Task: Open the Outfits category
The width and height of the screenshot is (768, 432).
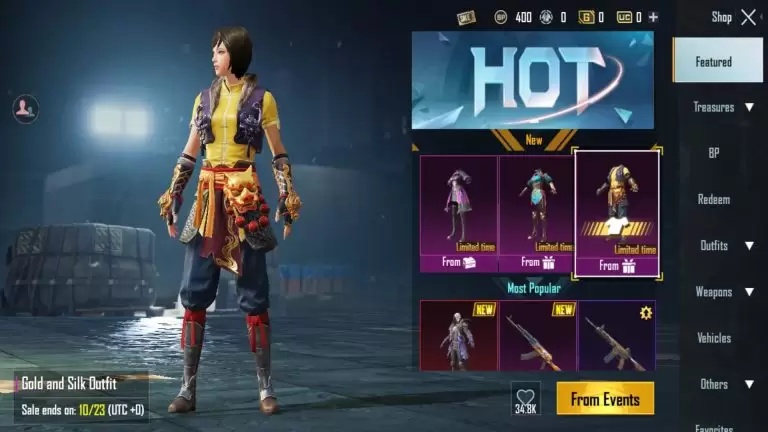Action: (723, 245)
